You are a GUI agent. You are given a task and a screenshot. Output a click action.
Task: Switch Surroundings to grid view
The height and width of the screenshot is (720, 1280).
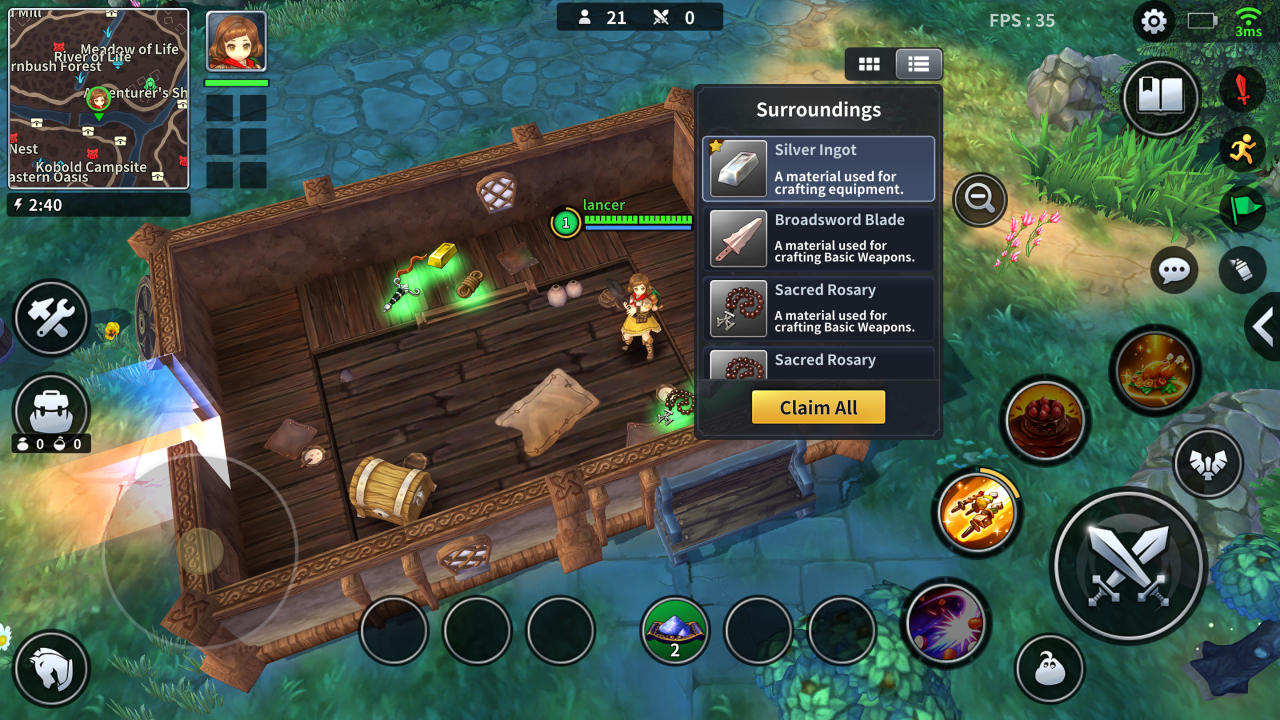[x=869, y=63]
